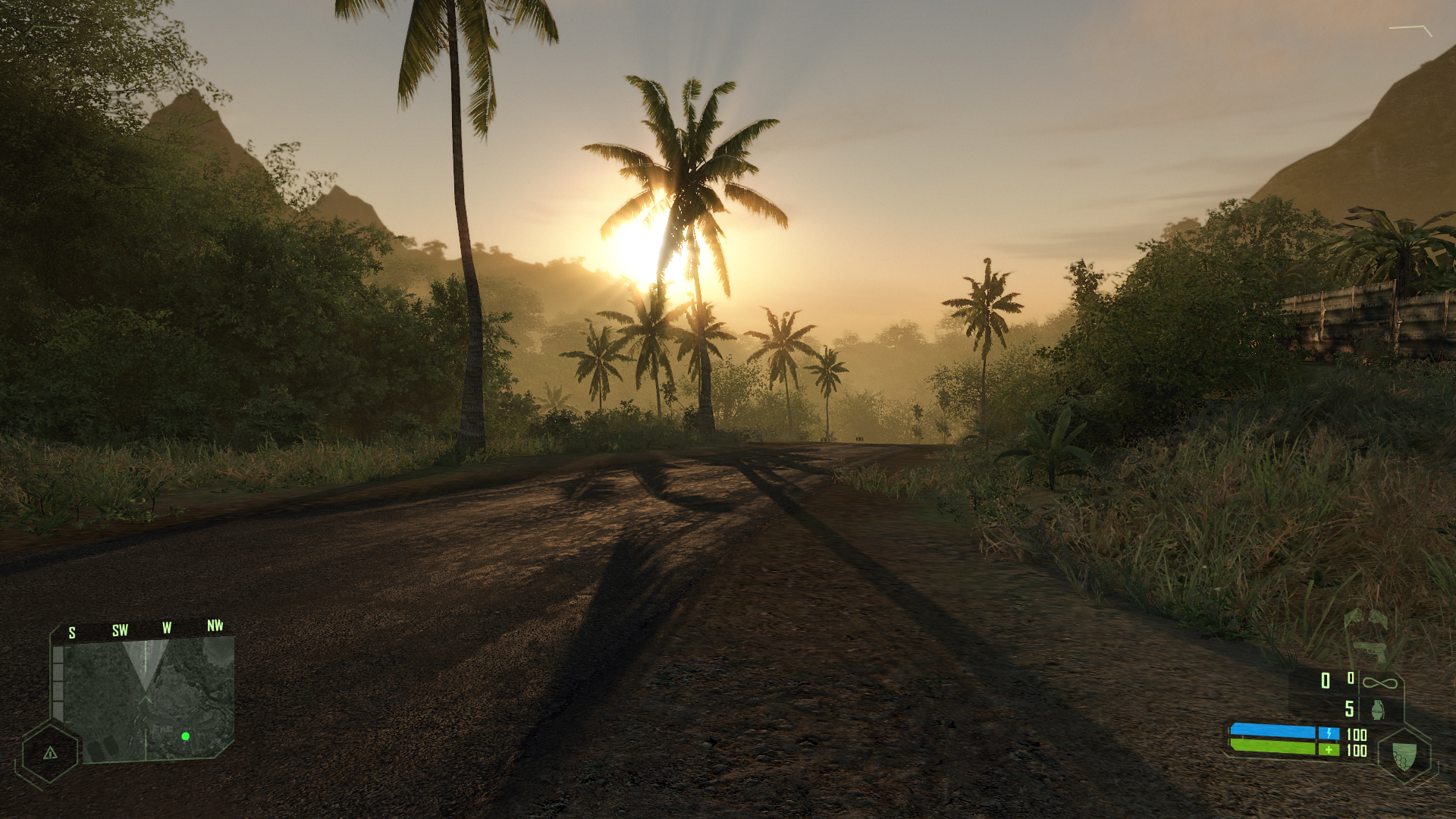Viewport: 1456px width, 819px height.
Task: Select the nanosuit armor mode shield icon
Action: [x=1404, y=755]
